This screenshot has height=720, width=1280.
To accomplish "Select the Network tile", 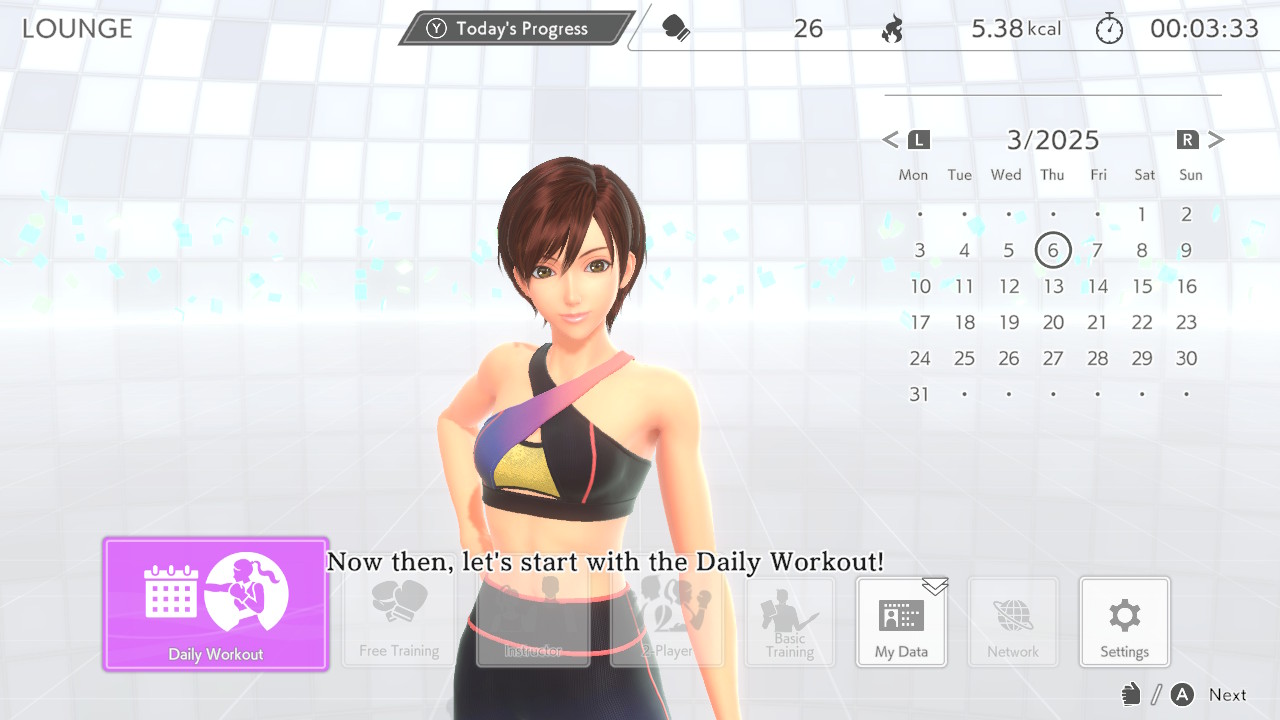I will [x=1013, y=622].
